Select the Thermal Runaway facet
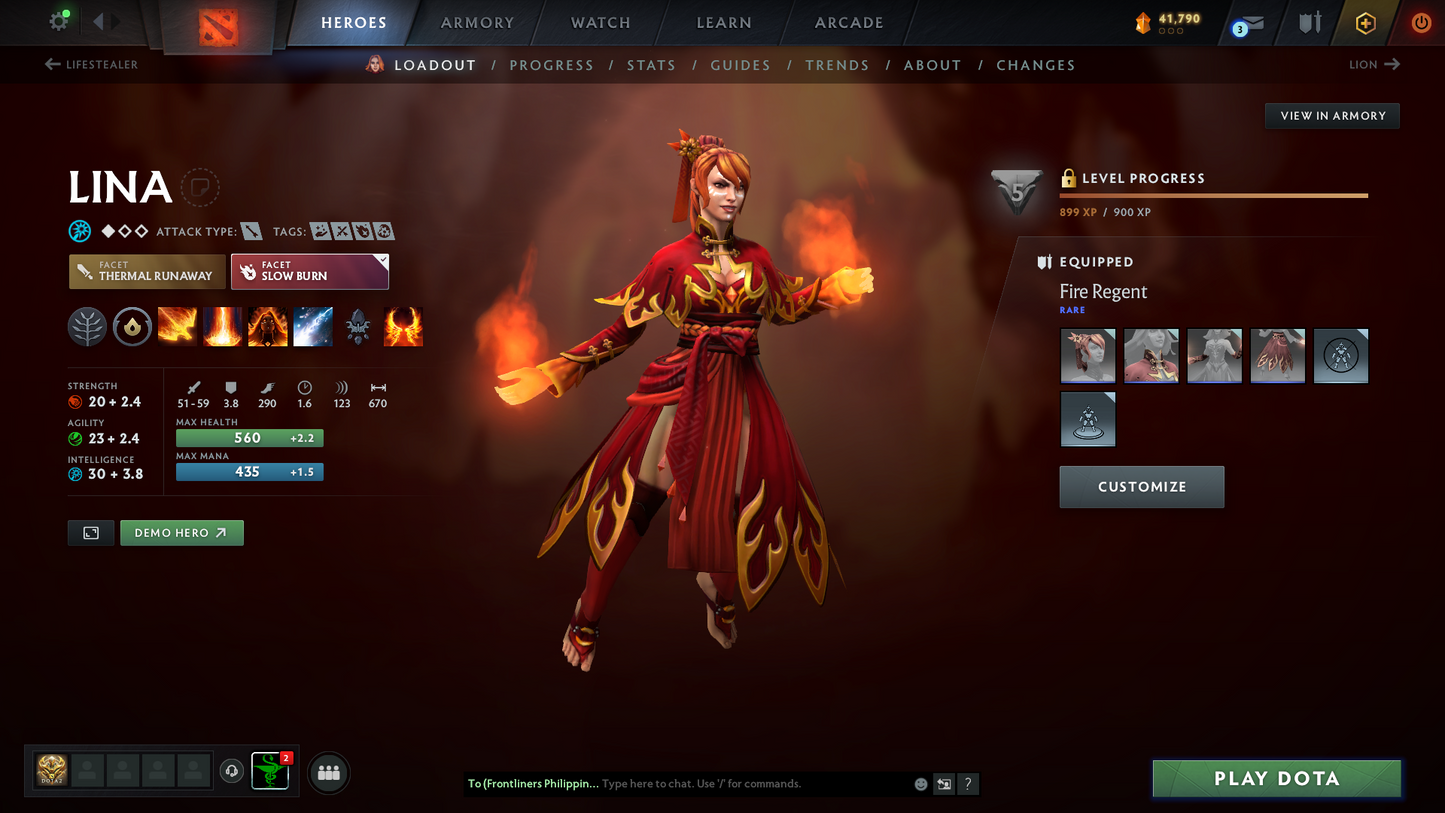1445x813 pixels. click(x=146, y=271)
